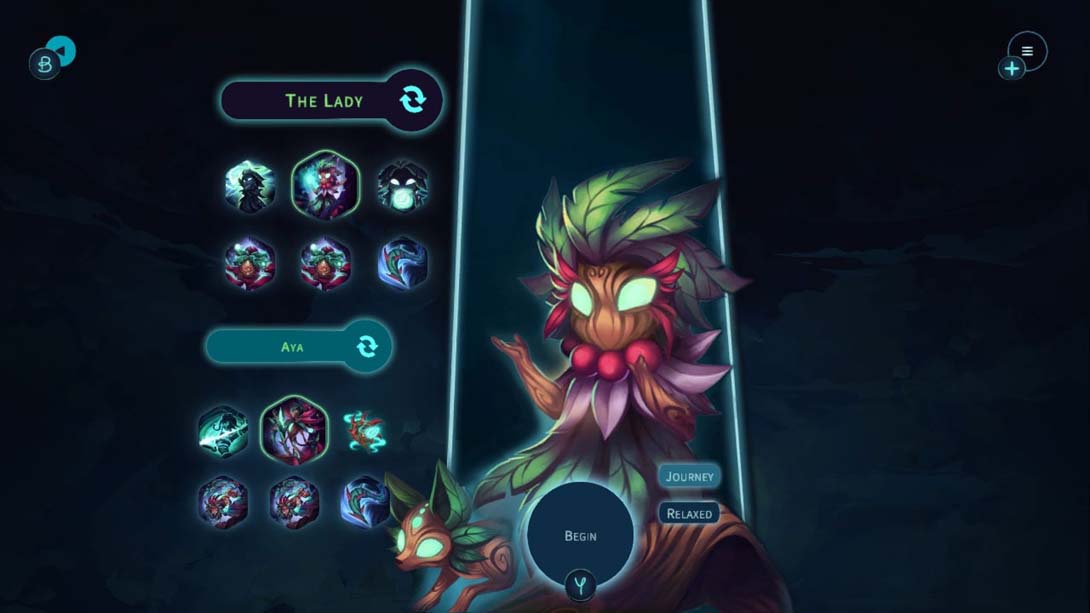The width and height of the screenshot is (1090, 613).
Task: Click the plus button beside the menu
Action: click(x=1011, y=68)
